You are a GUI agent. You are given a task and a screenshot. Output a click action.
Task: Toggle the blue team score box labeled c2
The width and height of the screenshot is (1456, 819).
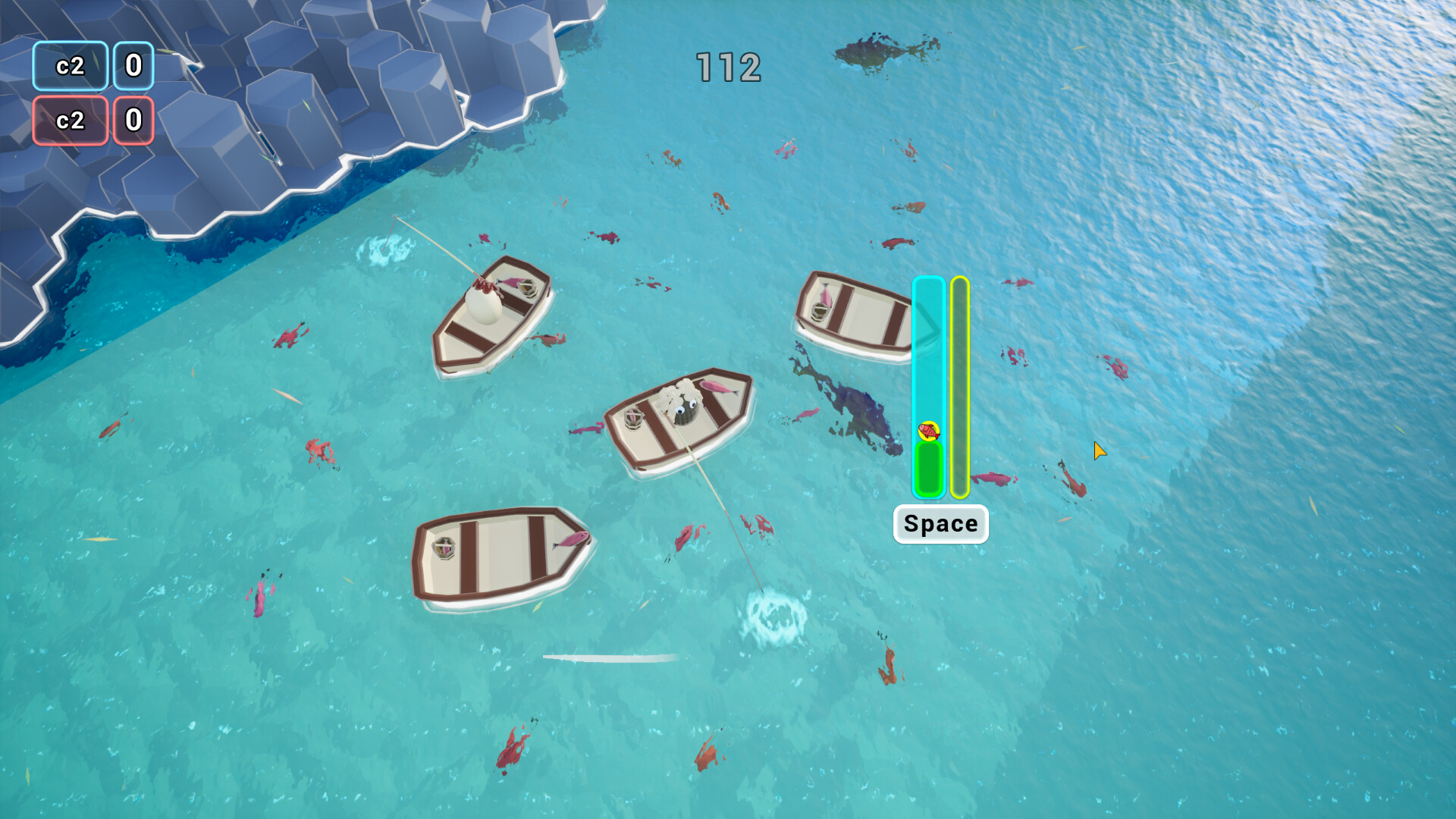pos(69,67)
